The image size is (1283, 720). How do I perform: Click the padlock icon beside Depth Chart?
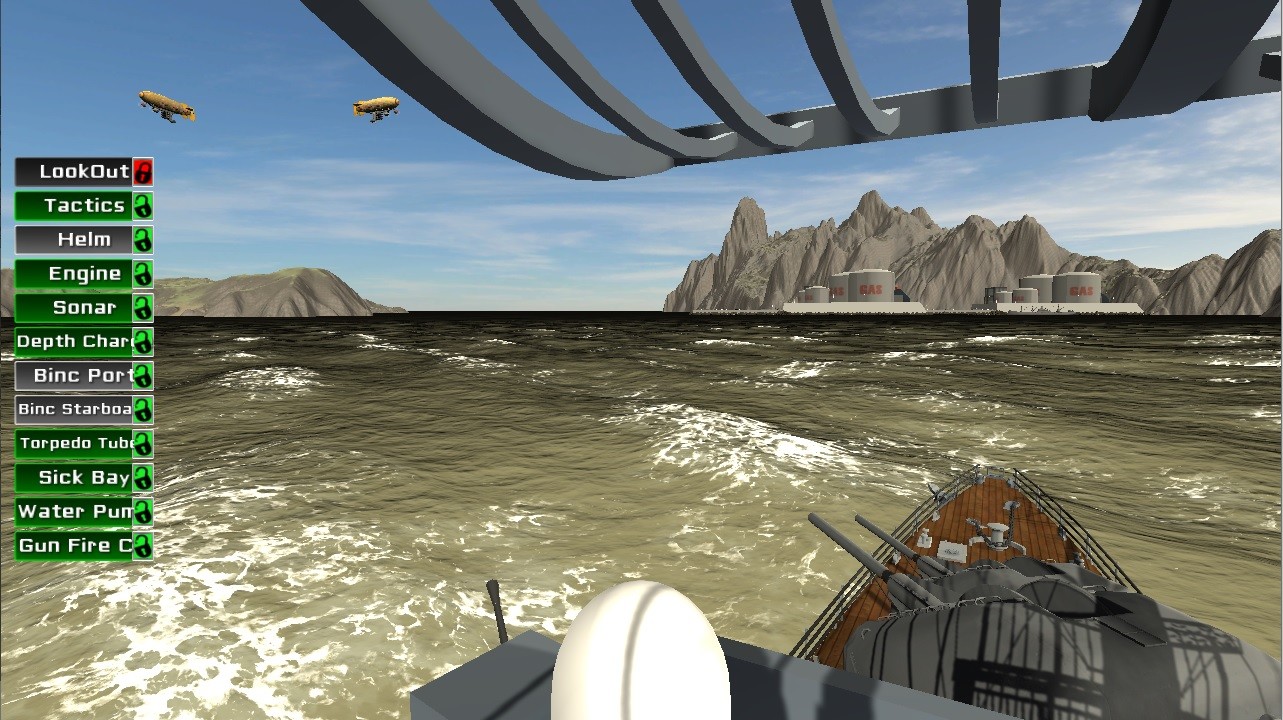click(x=143, y=341)
